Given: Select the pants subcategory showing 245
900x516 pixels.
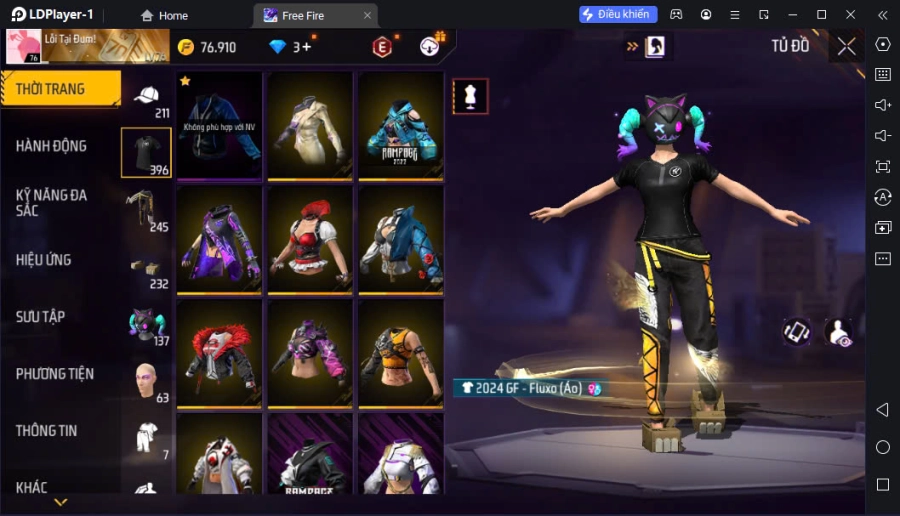Looking at the screenshot, I should pyautogui.click(x=146, y=210).
